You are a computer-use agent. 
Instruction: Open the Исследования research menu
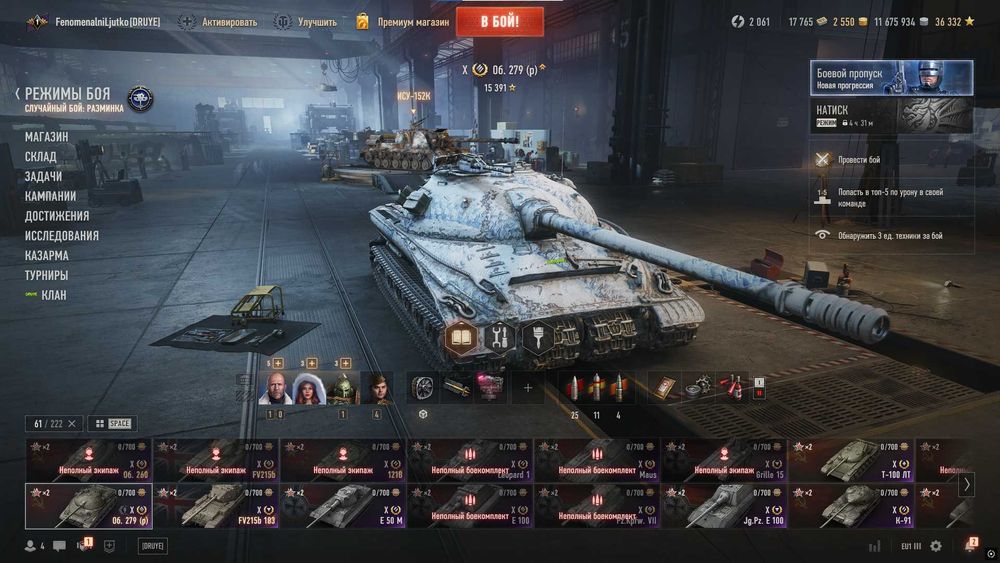62,236
